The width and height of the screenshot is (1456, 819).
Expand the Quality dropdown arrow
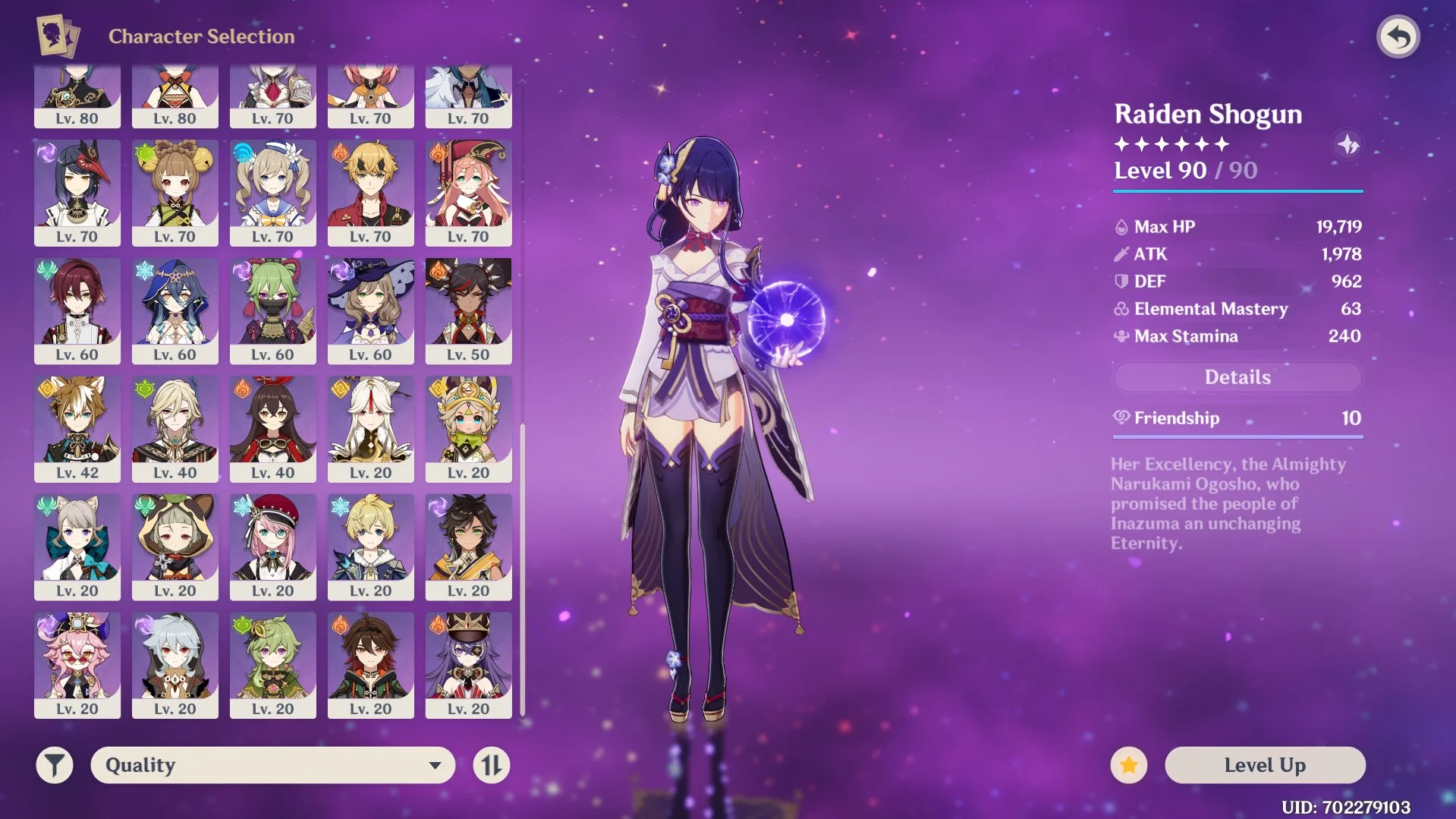(432, 765)
